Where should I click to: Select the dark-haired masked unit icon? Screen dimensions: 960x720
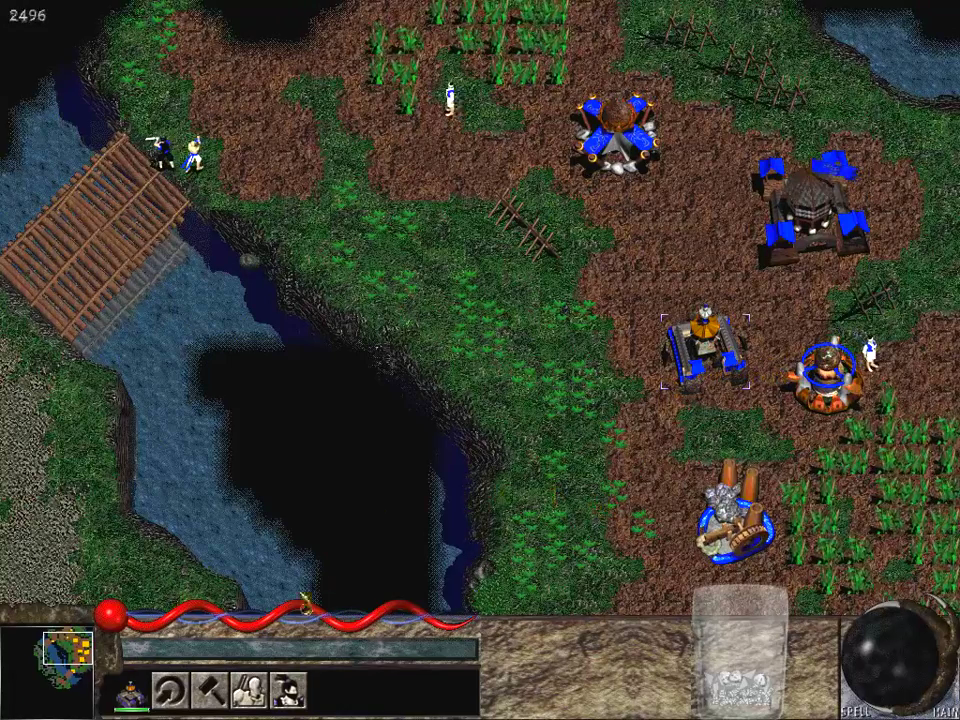click(288, 690)
